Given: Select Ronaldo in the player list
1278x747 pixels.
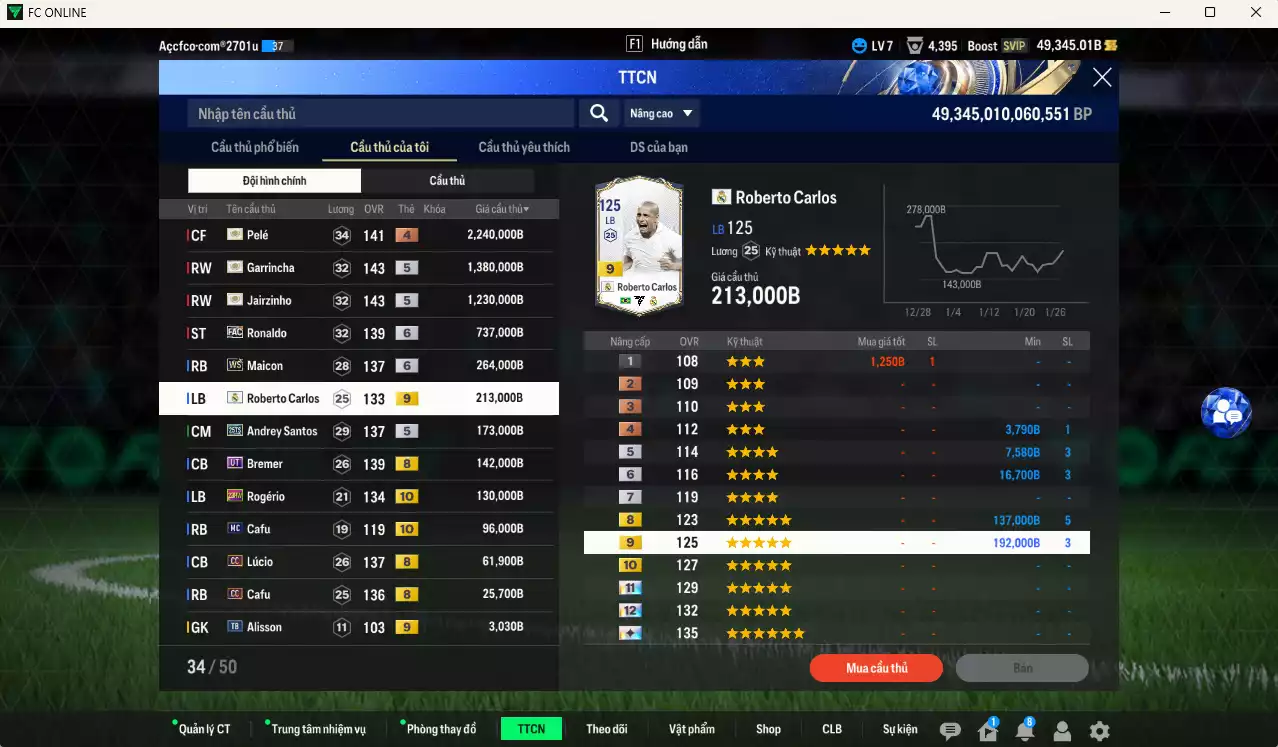Looking at the screenshot, I should coord(358,333).
